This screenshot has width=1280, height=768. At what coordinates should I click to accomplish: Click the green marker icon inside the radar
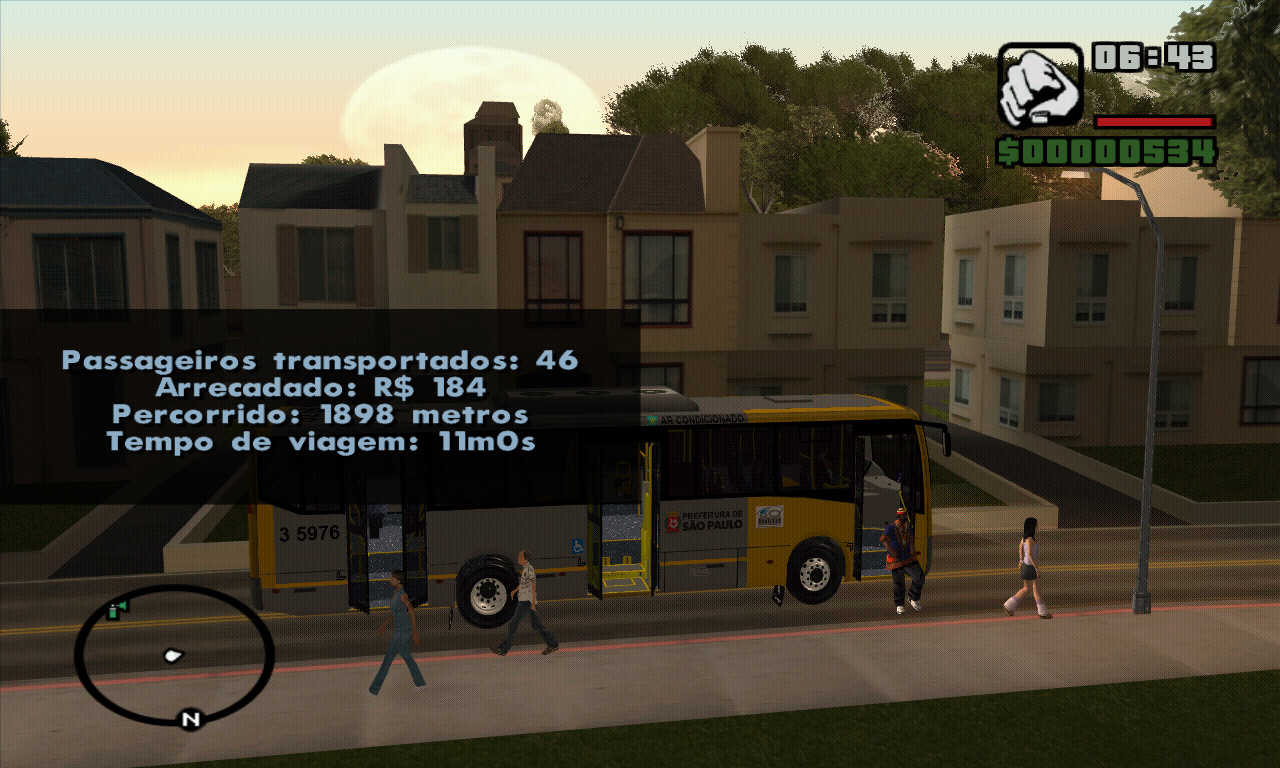pyautogui.click(x=117, y=611)
